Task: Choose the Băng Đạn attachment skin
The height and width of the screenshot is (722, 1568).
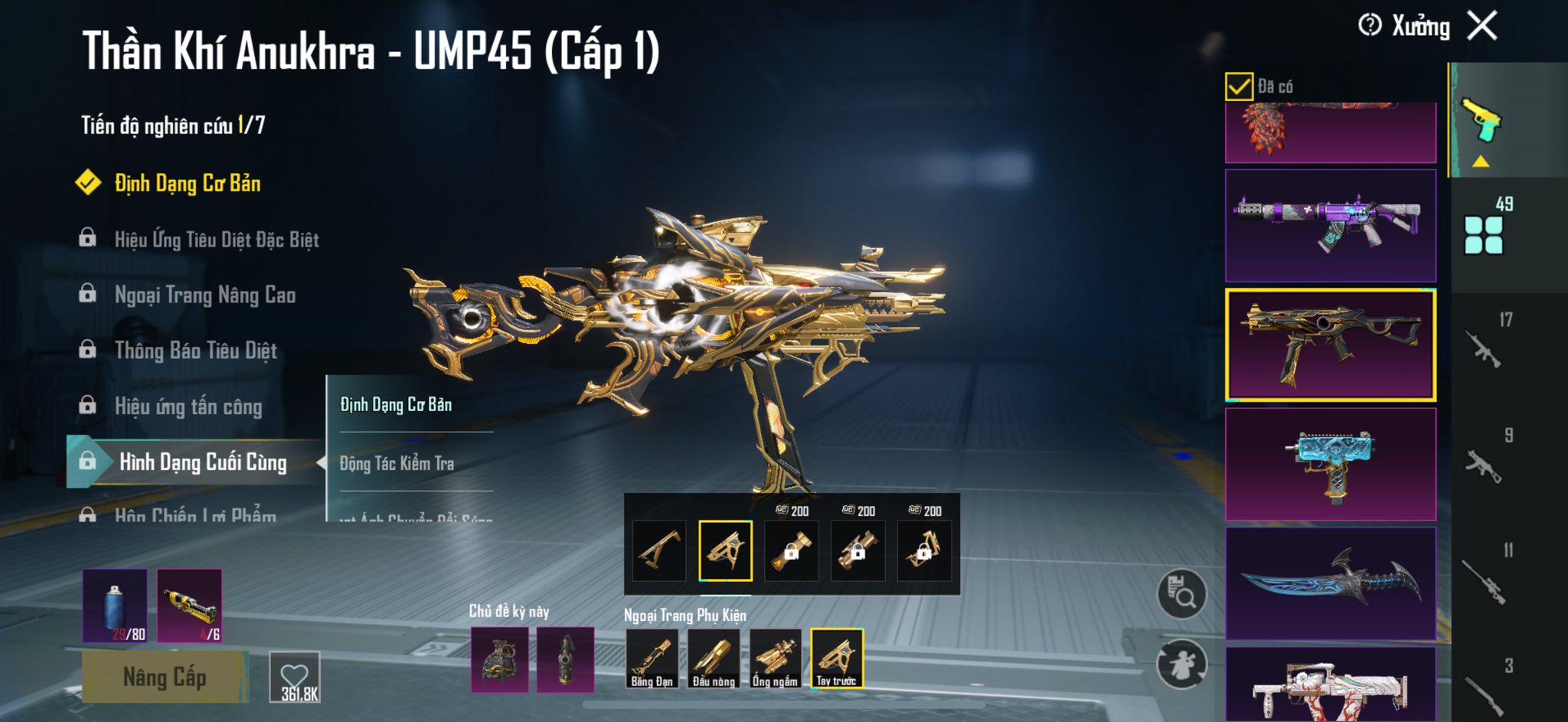Action: coord(652,658)
